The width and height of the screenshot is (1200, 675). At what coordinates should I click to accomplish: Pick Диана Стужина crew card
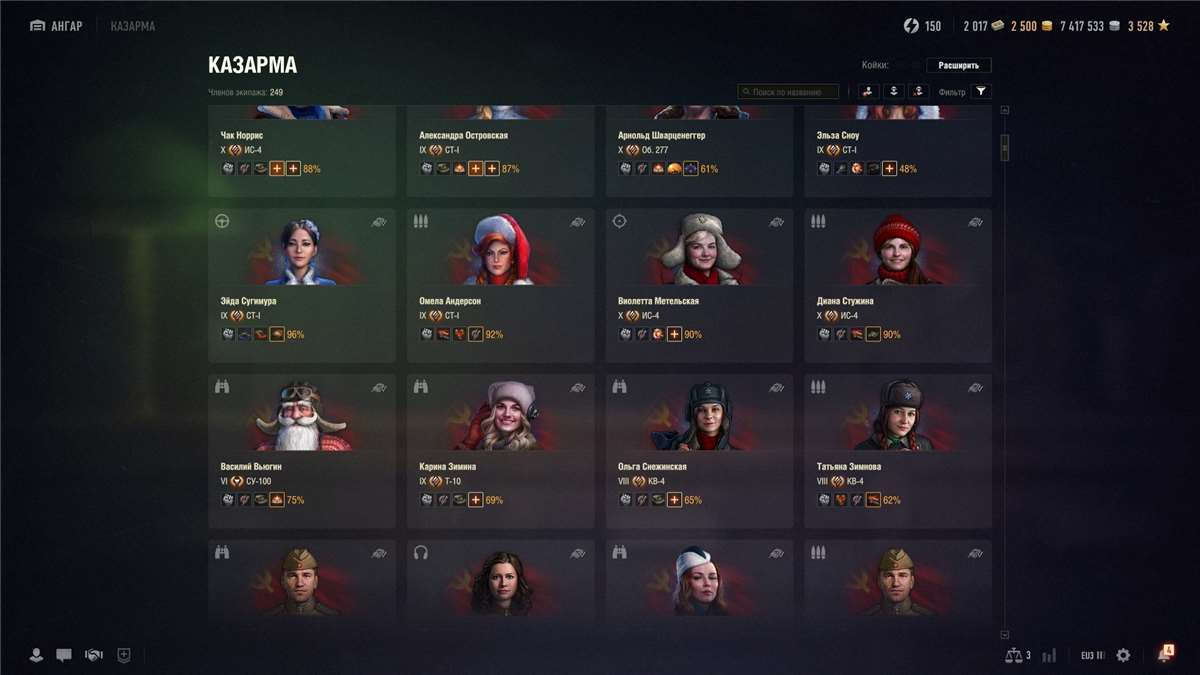click(898, 285)
